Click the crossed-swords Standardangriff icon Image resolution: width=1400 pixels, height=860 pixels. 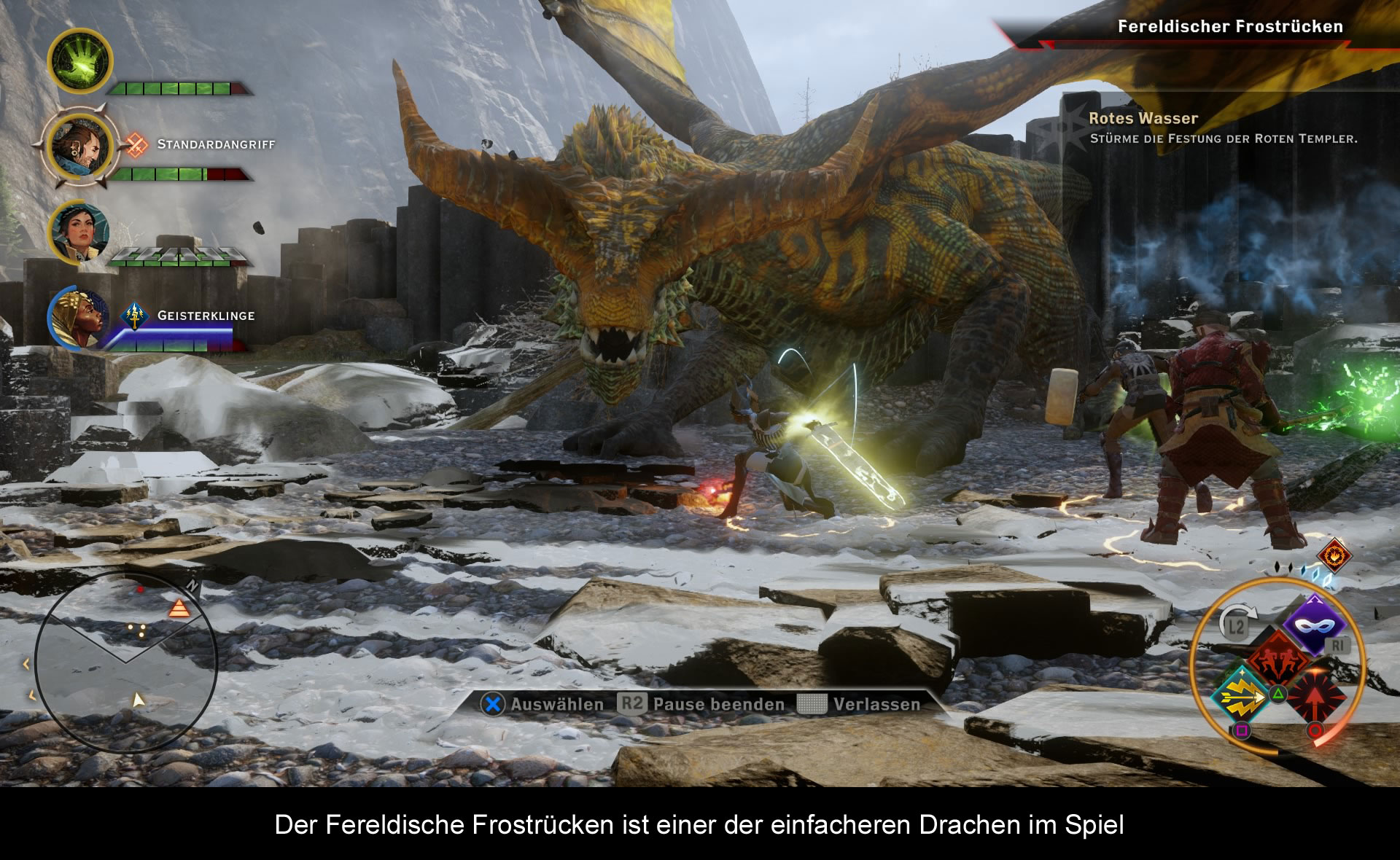pos(136,144)
